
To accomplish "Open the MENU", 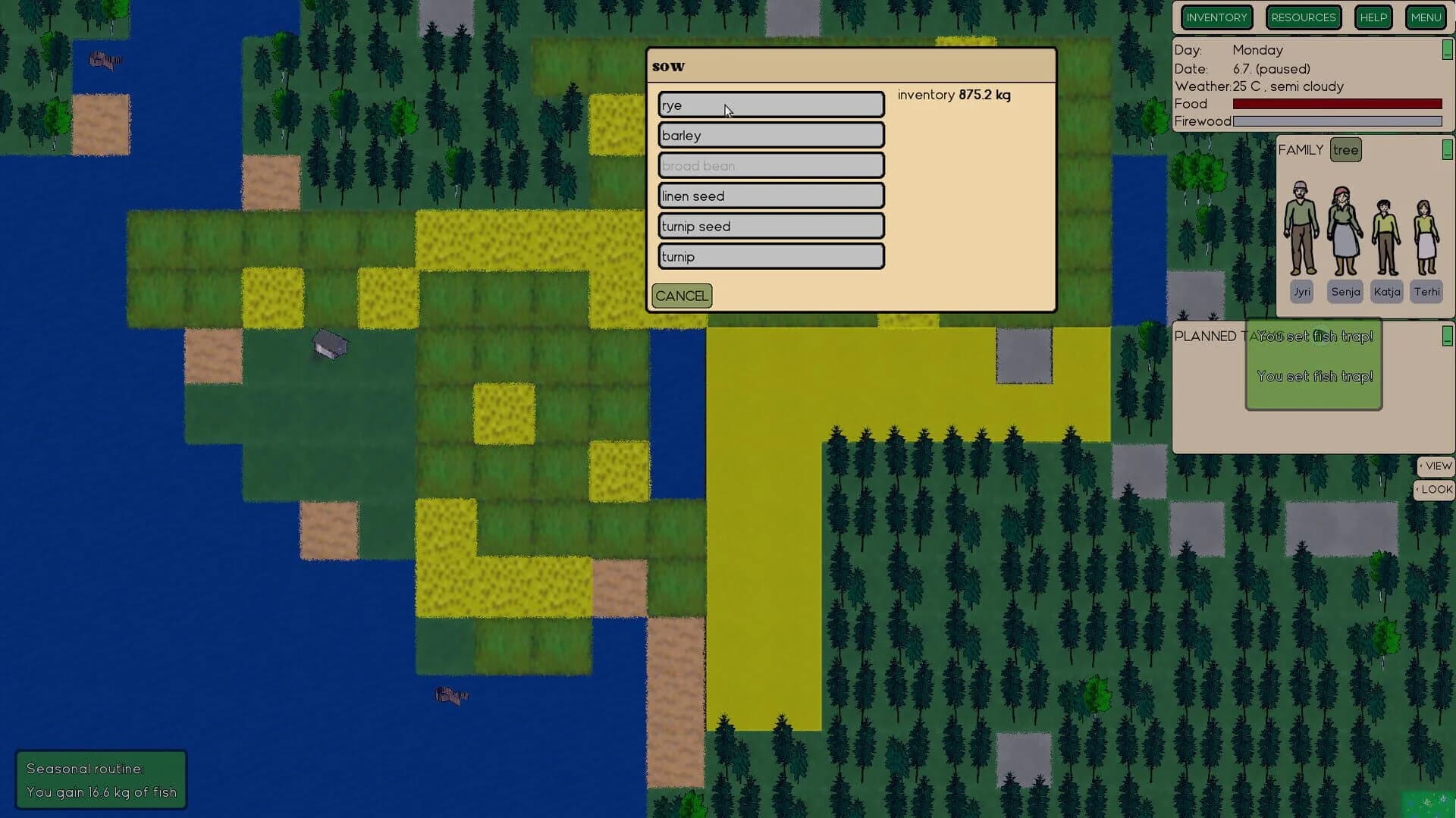I will tap(1426, 17).
